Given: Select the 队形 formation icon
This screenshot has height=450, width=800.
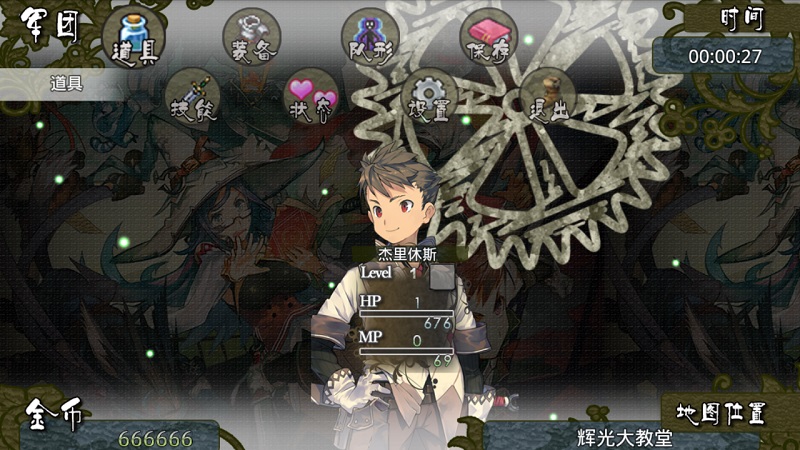Looking at the screenshot, I should click(x=372, y=36).
